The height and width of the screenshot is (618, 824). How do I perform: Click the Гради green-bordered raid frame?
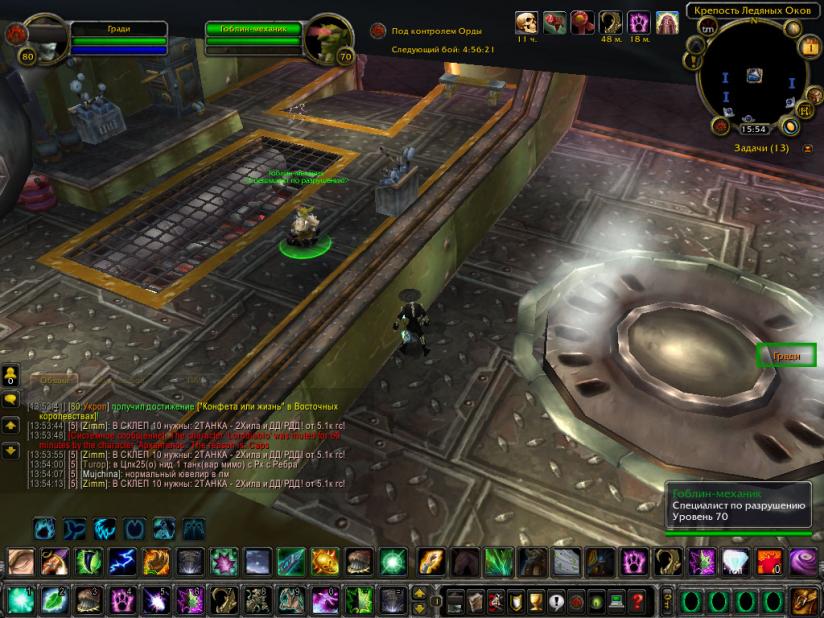tap(786, 355)
